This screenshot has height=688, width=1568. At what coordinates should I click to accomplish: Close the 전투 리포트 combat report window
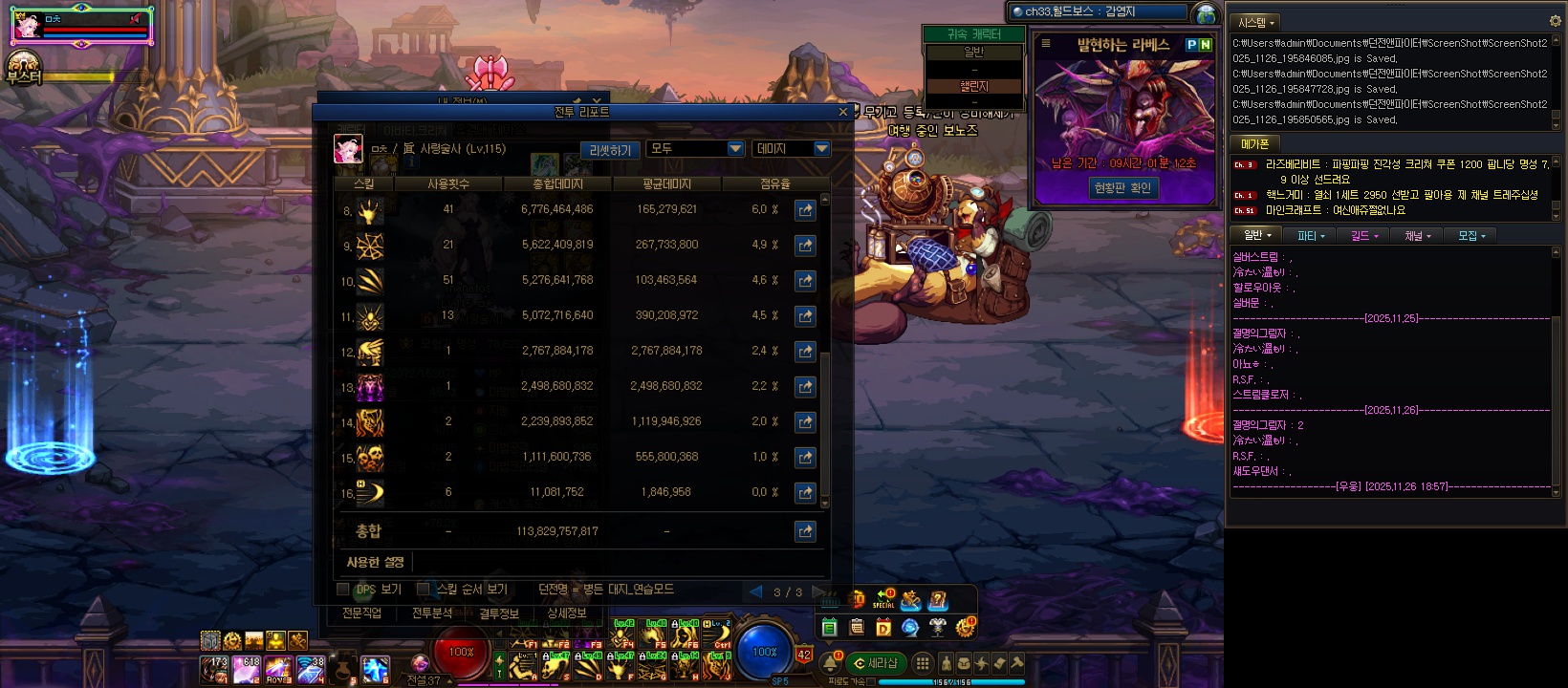[x=842, y=112]
